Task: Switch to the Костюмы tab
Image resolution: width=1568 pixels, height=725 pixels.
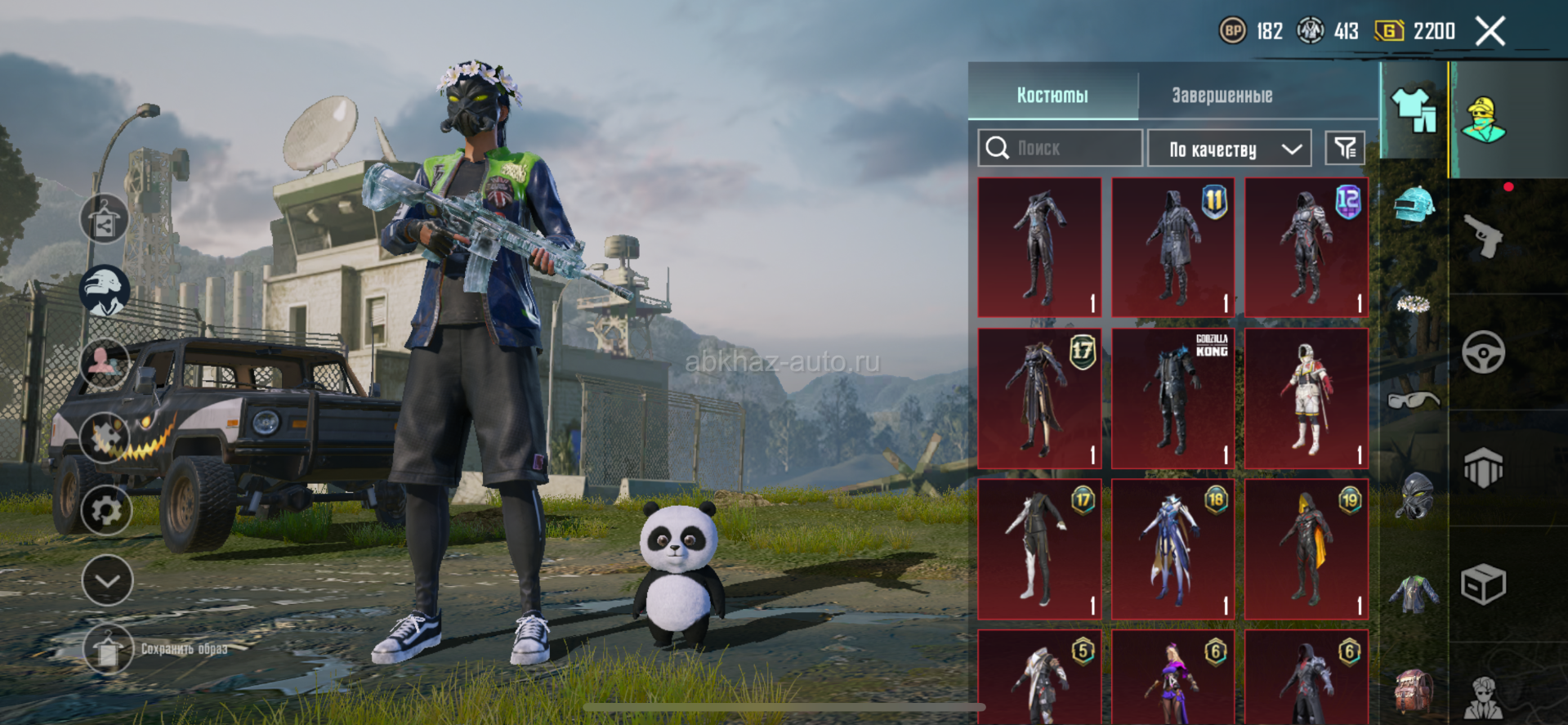Action: 1052,95
